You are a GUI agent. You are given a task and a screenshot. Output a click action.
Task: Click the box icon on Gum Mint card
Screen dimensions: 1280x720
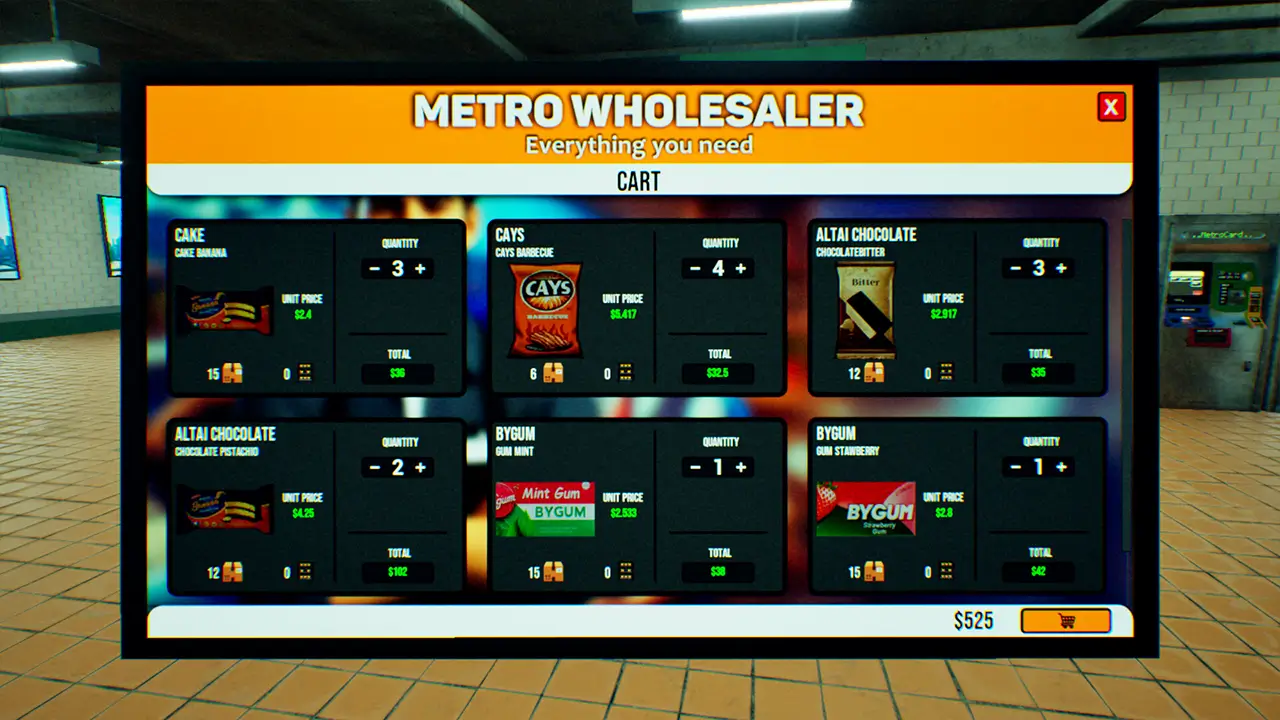coord(553,572)
